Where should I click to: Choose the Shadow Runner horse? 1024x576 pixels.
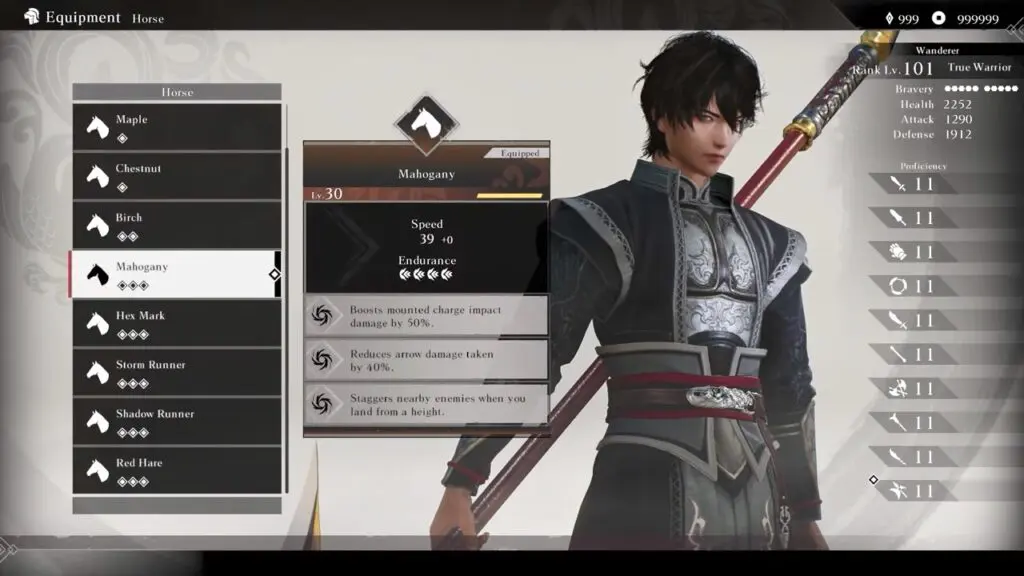[176, 421]
